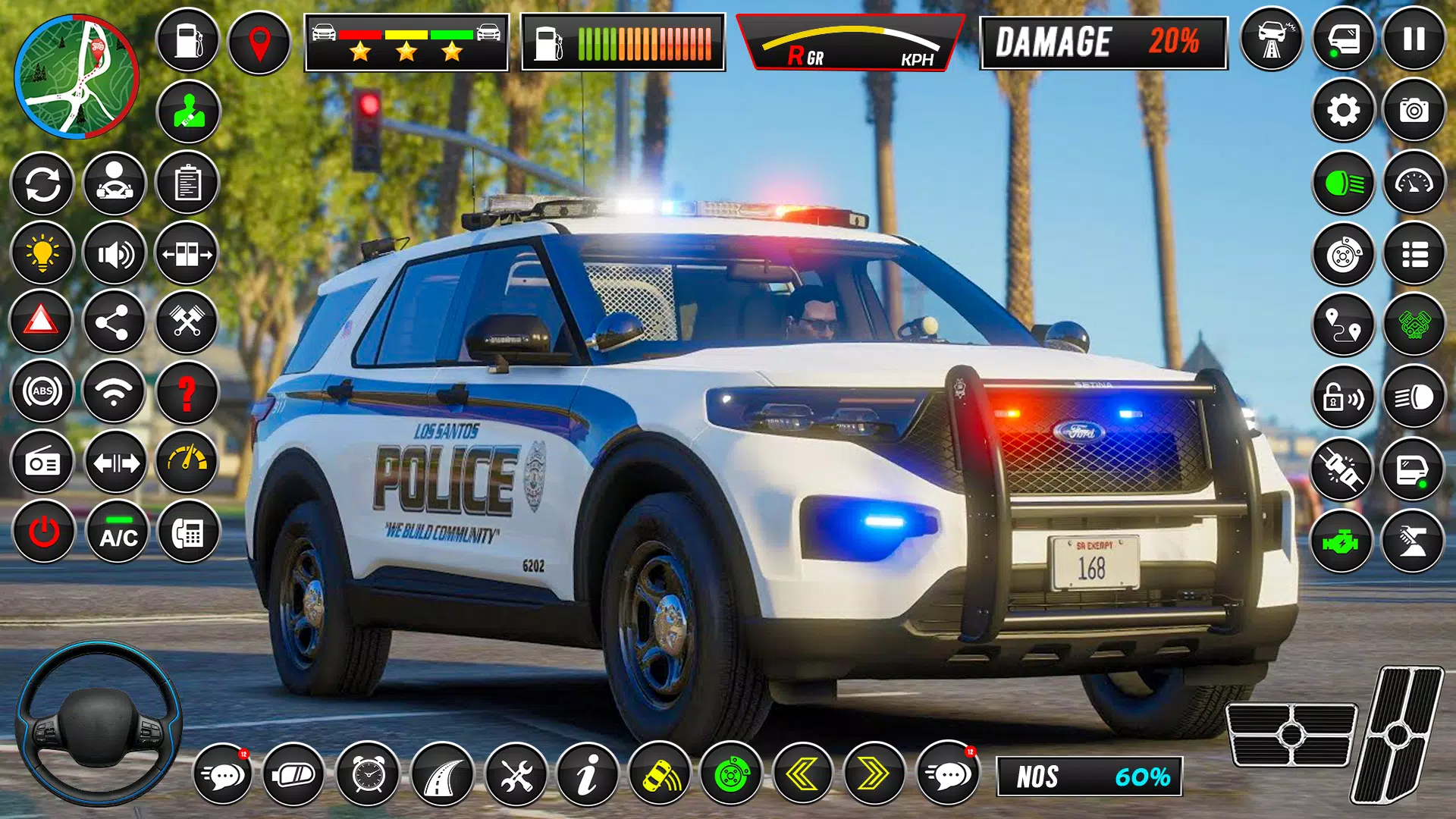This screenshot has height=819, width=1456.
Task: Activate the red hazard triangle
Action: pos(42,322)
